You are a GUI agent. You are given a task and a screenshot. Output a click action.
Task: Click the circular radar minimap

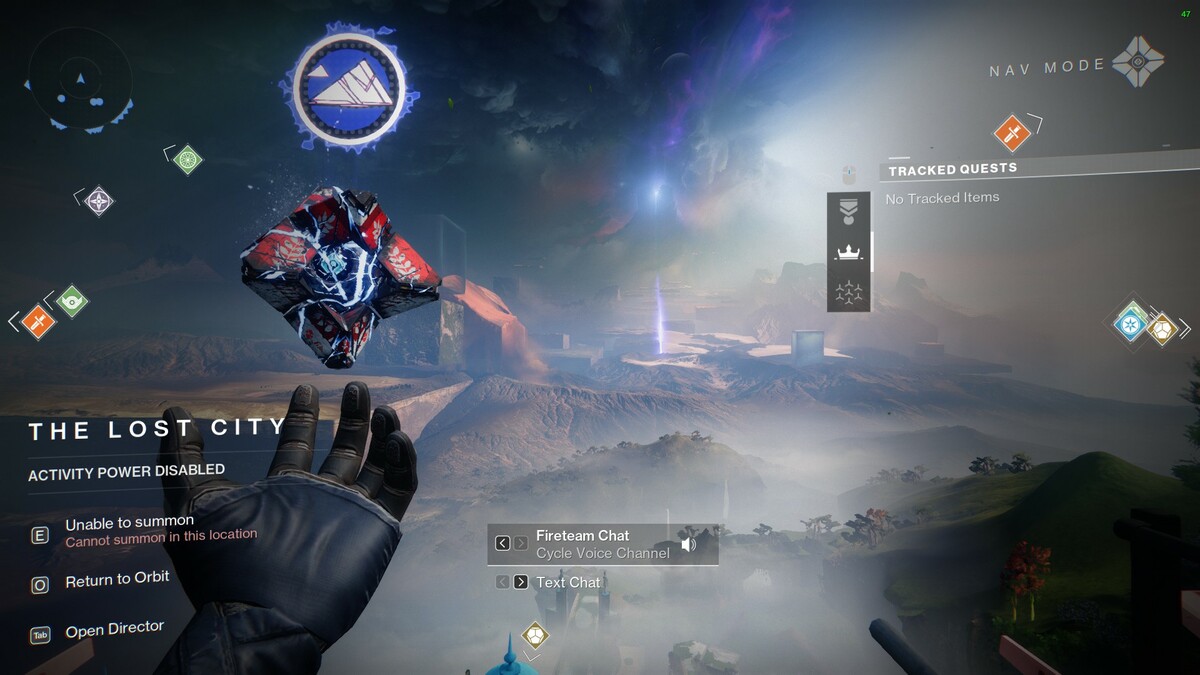tap(80, 79)
